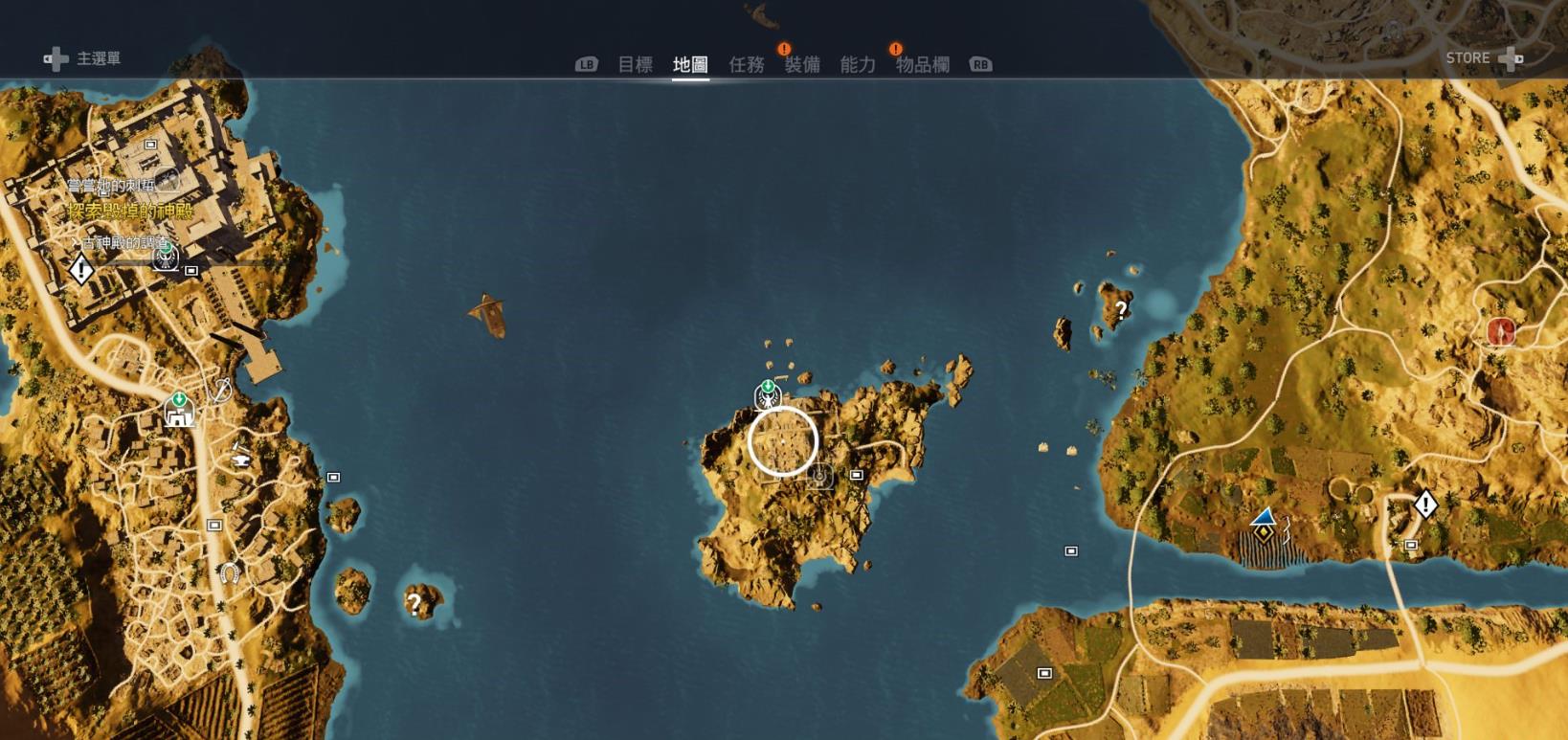Screen dimensions: 1568x740
Task: Open the 物品欄 inventory tab
Action: 923,64
